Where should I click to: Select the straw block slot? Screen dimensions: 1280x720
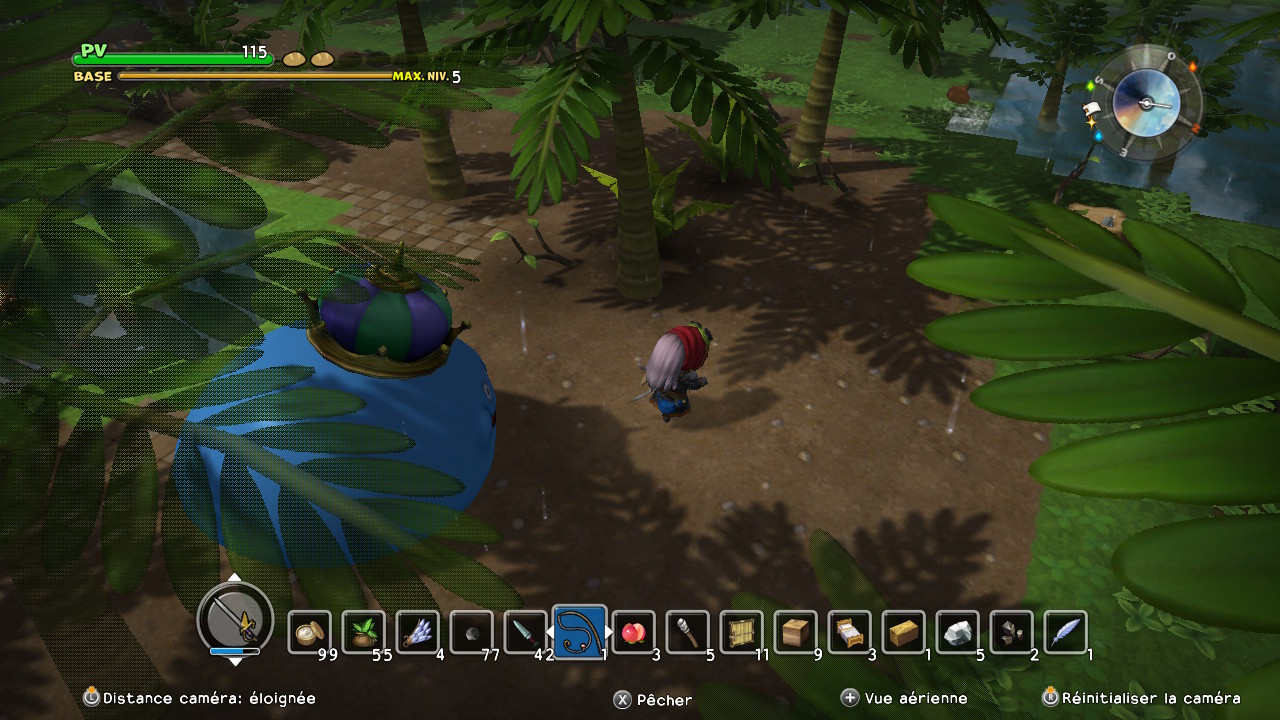click(903, 632)
